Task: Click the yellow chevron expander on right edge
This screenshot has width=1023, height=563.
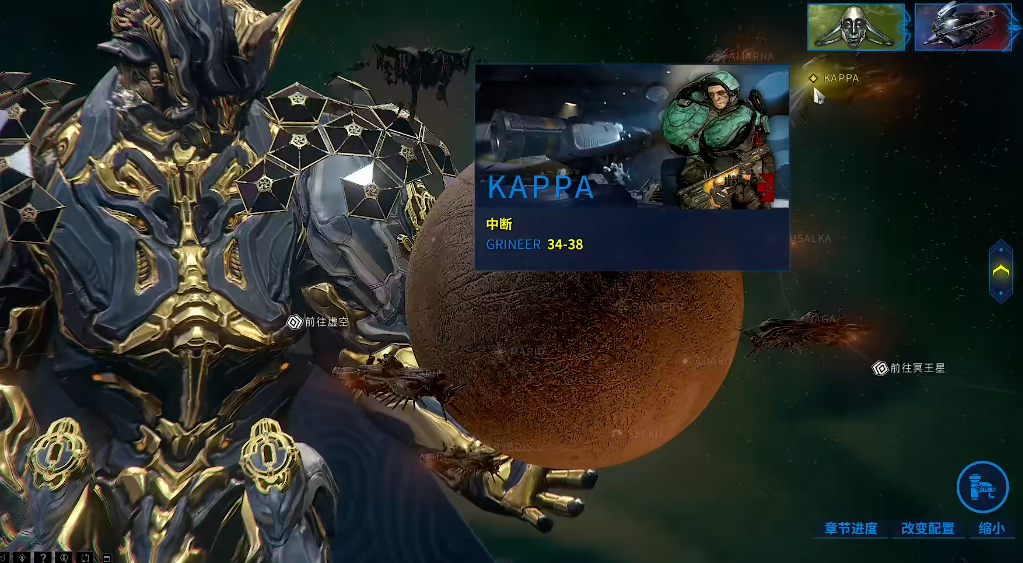Action: (1000, 271)
